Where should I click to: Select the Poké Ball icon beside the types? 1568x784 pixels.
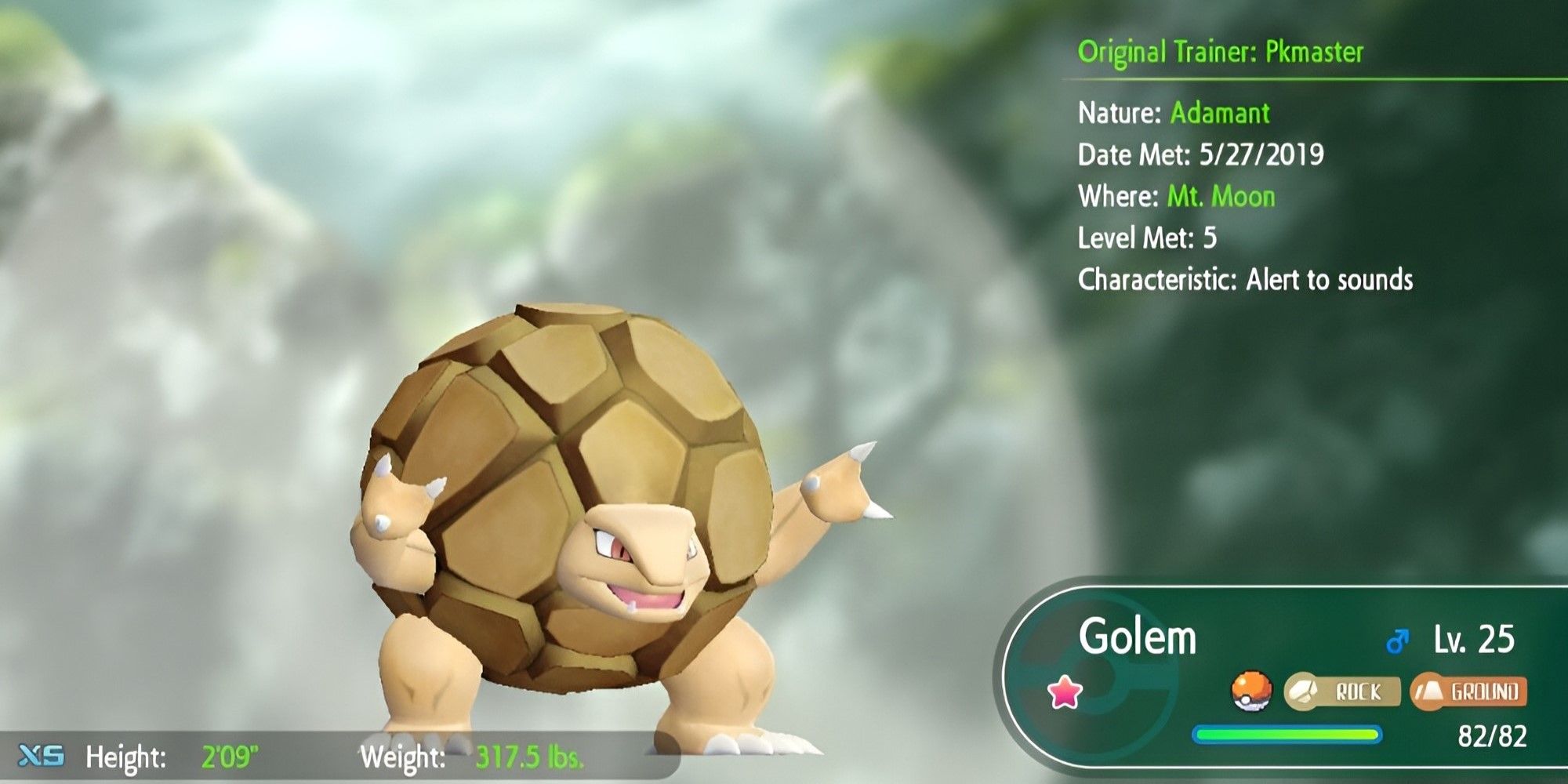coord(1251,691)
